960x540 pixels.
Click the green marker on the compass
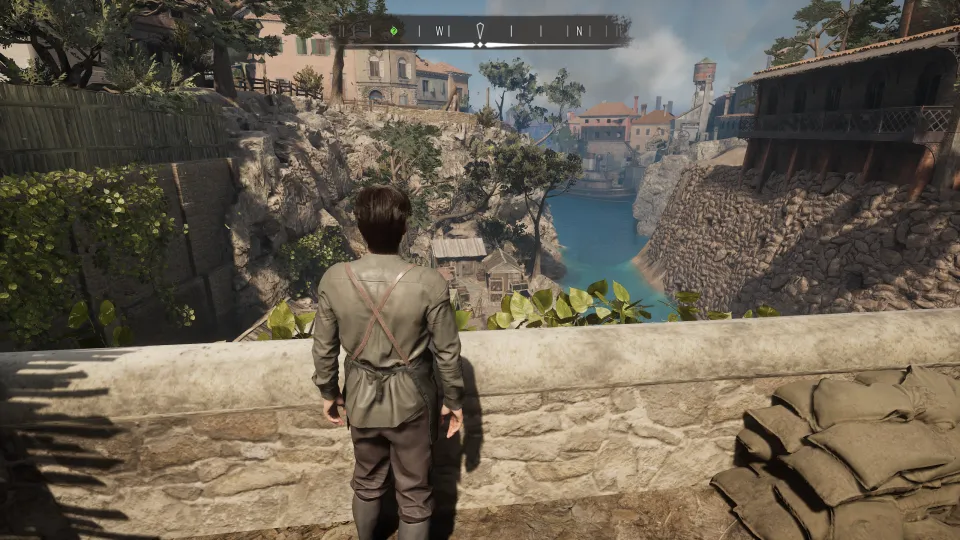point(395,30)
